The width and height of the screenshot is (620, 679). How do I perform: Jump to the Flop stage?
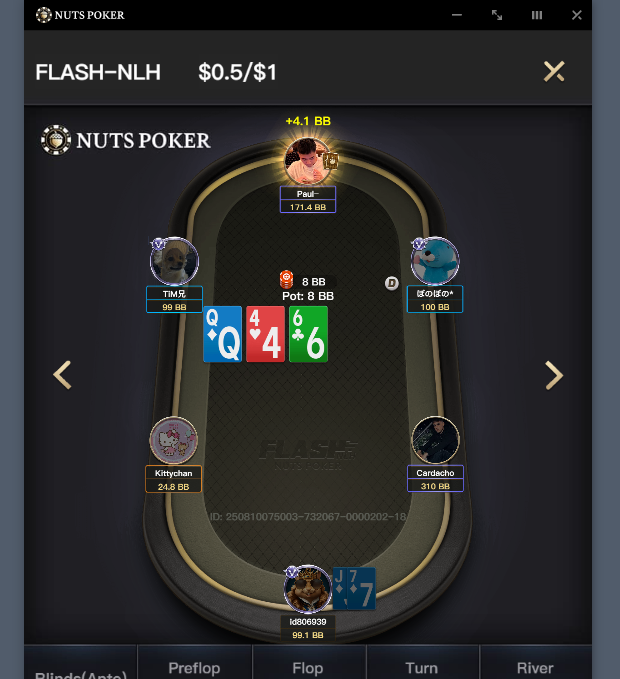pyautogui.click(x=308, y=667)
